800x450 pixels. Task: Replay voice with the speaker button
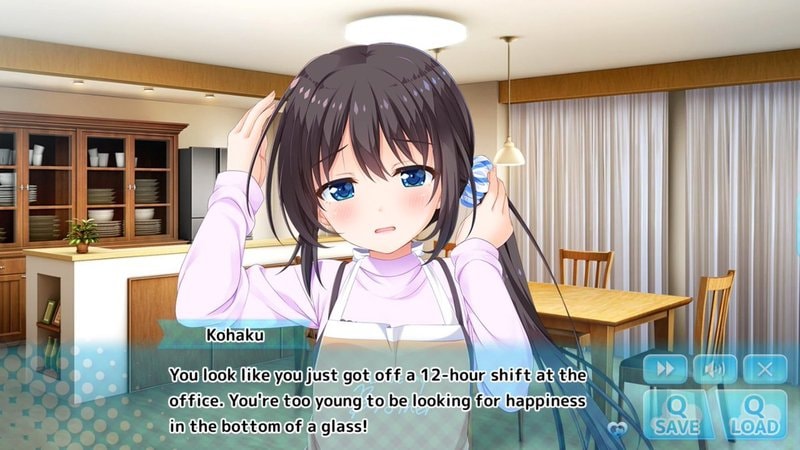714,369
